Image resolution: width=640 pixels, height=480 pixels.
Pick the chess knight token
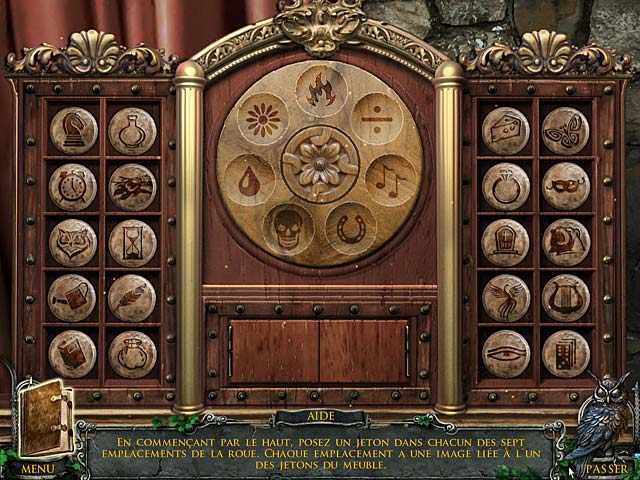[73, 130]
